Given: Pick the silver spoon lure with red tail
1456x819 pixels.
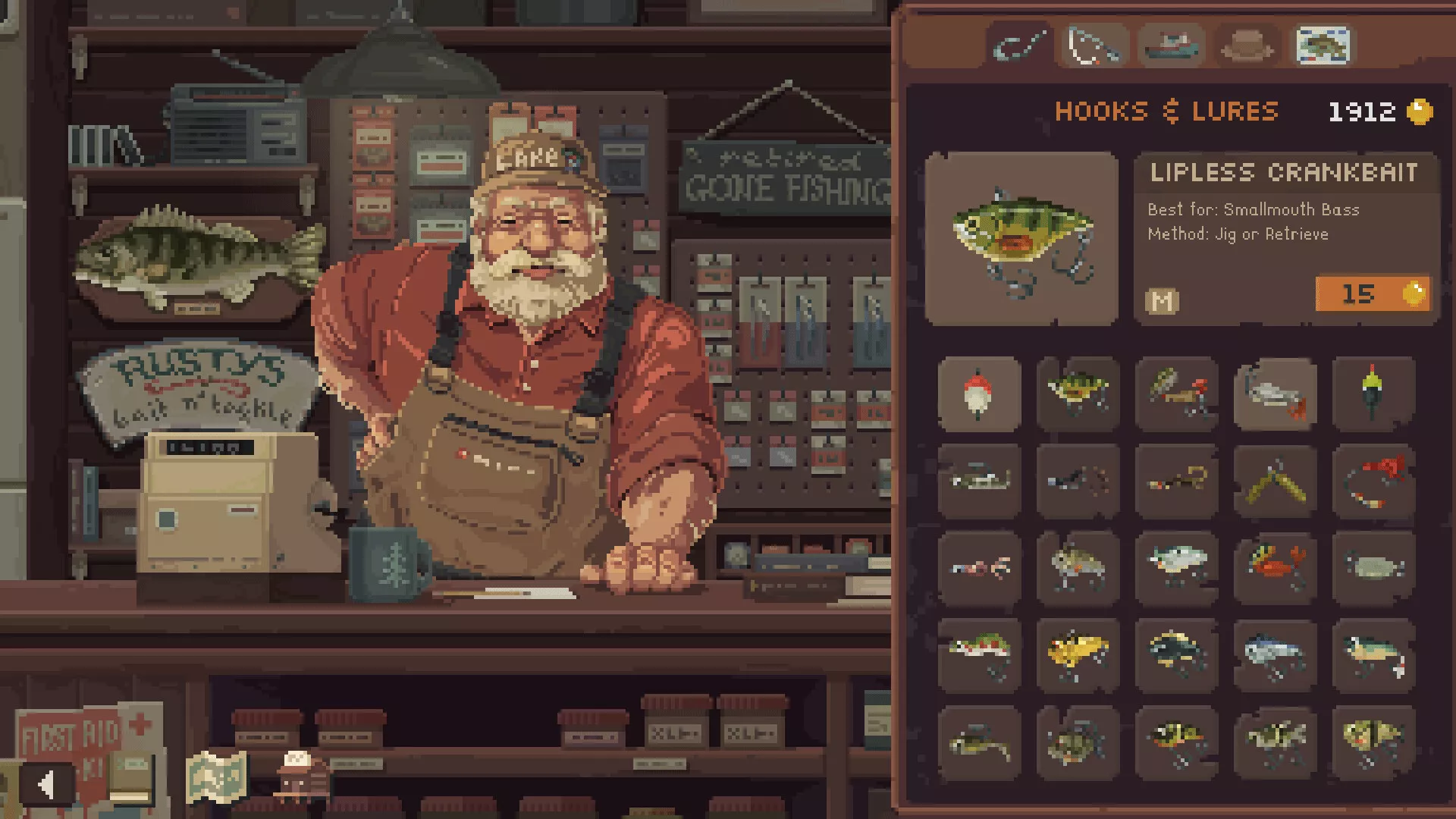Looking at the screenshot, I should [x=1275, y=394].
